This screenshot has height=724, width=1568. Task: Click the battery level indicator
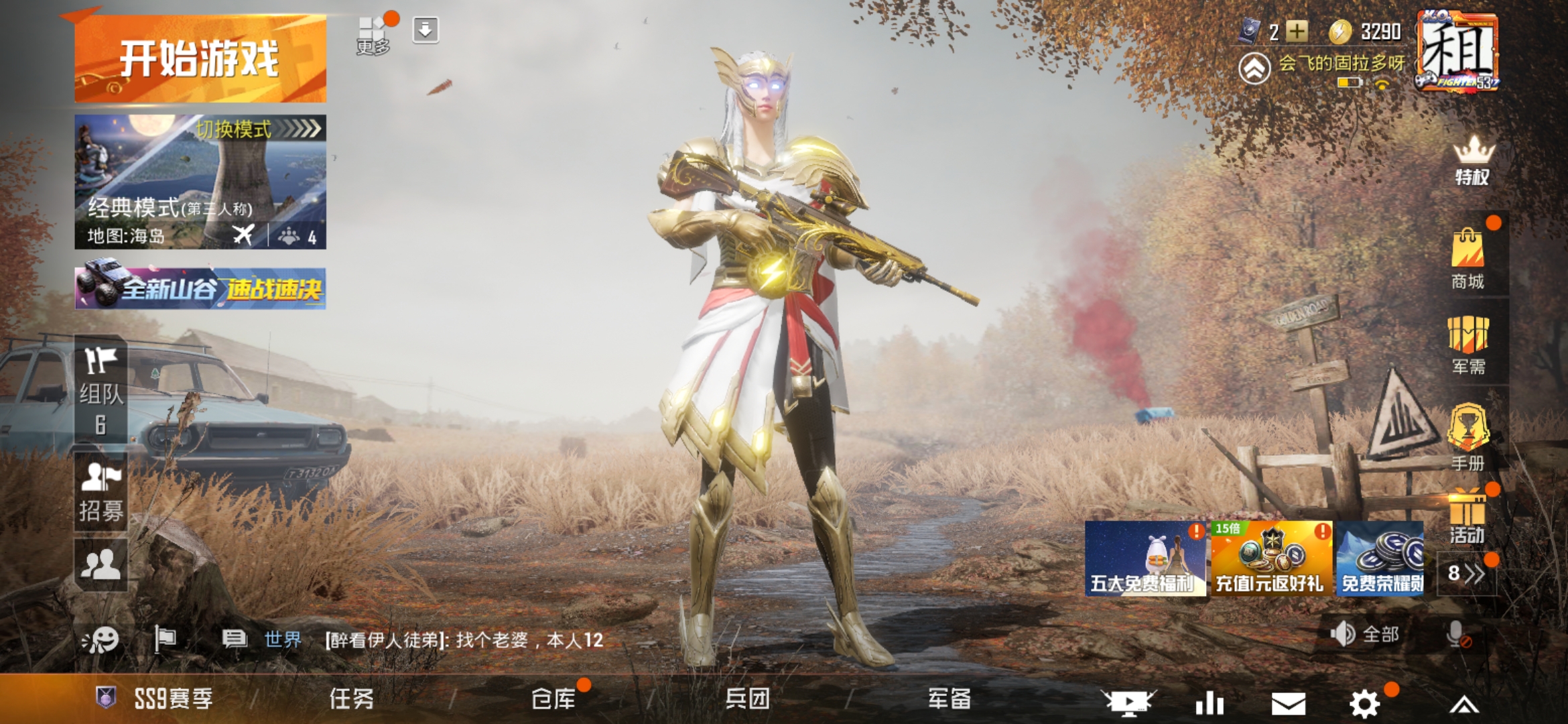(1349, 84)
